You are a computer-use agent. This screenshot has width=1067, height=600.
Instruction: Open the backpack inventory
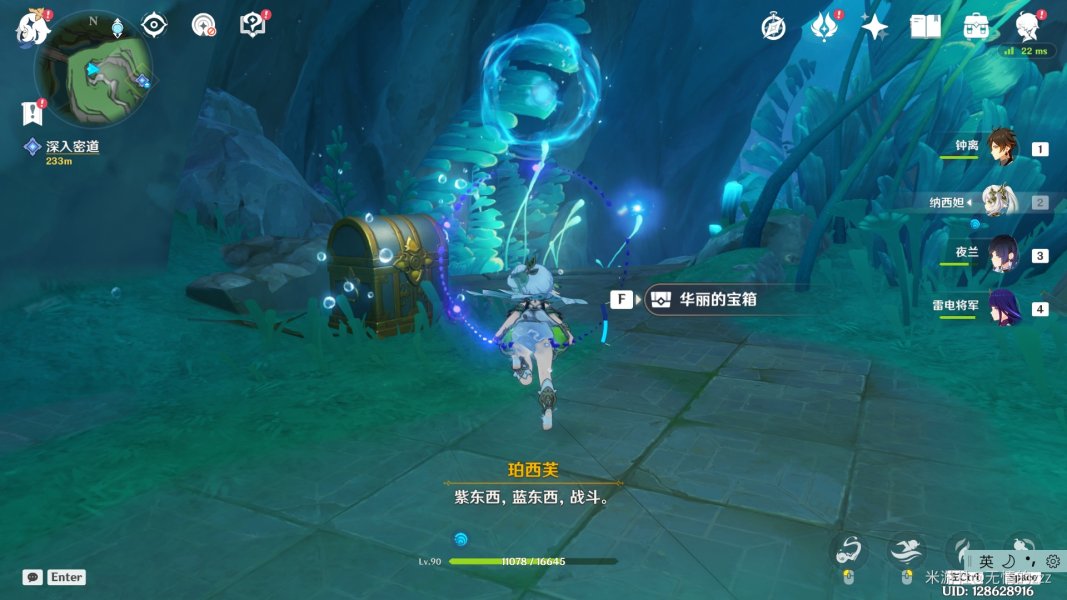pos(976,27)
